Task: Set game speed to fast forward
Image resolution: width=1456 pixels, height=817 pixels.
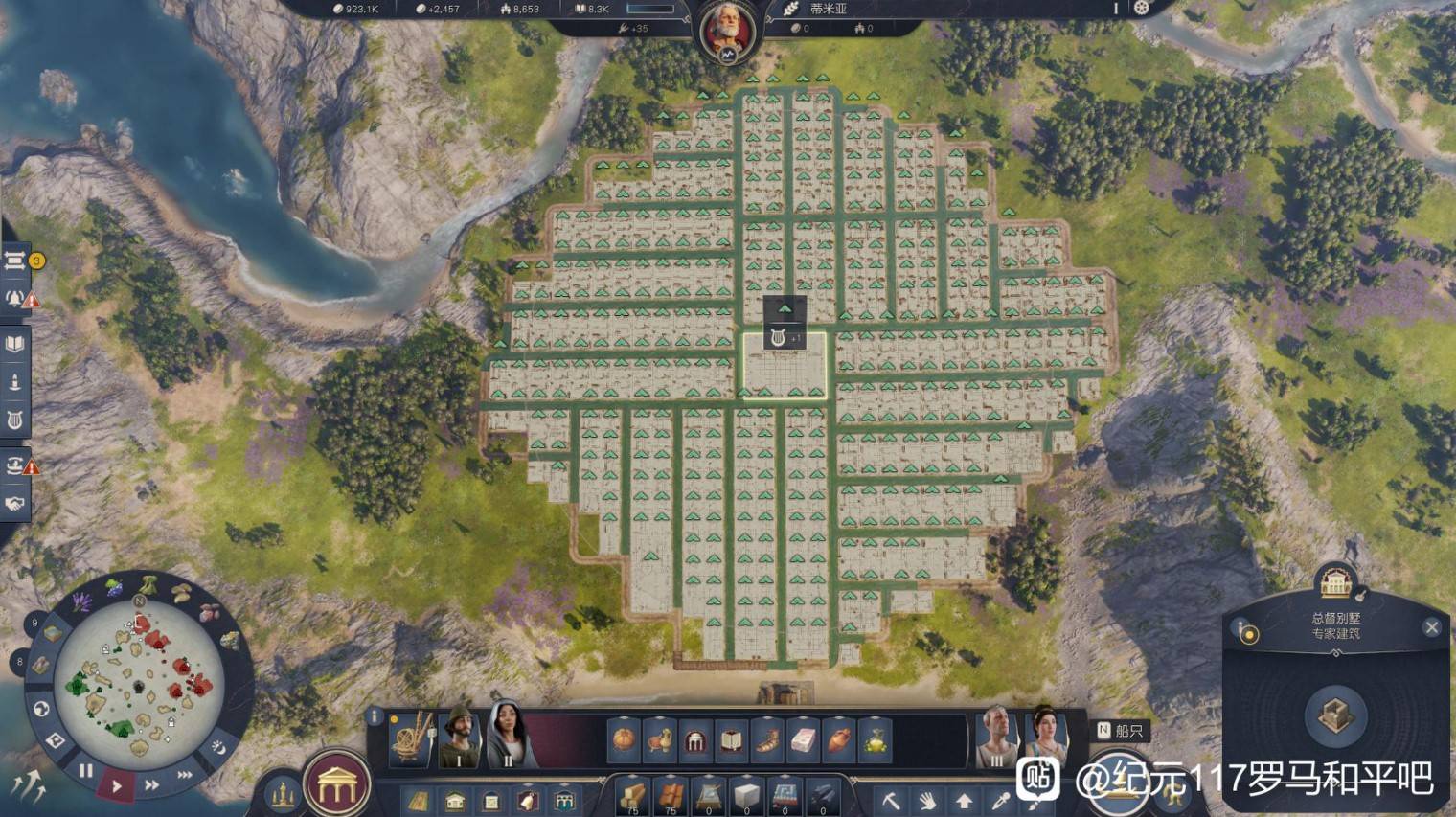Action: 151,784
